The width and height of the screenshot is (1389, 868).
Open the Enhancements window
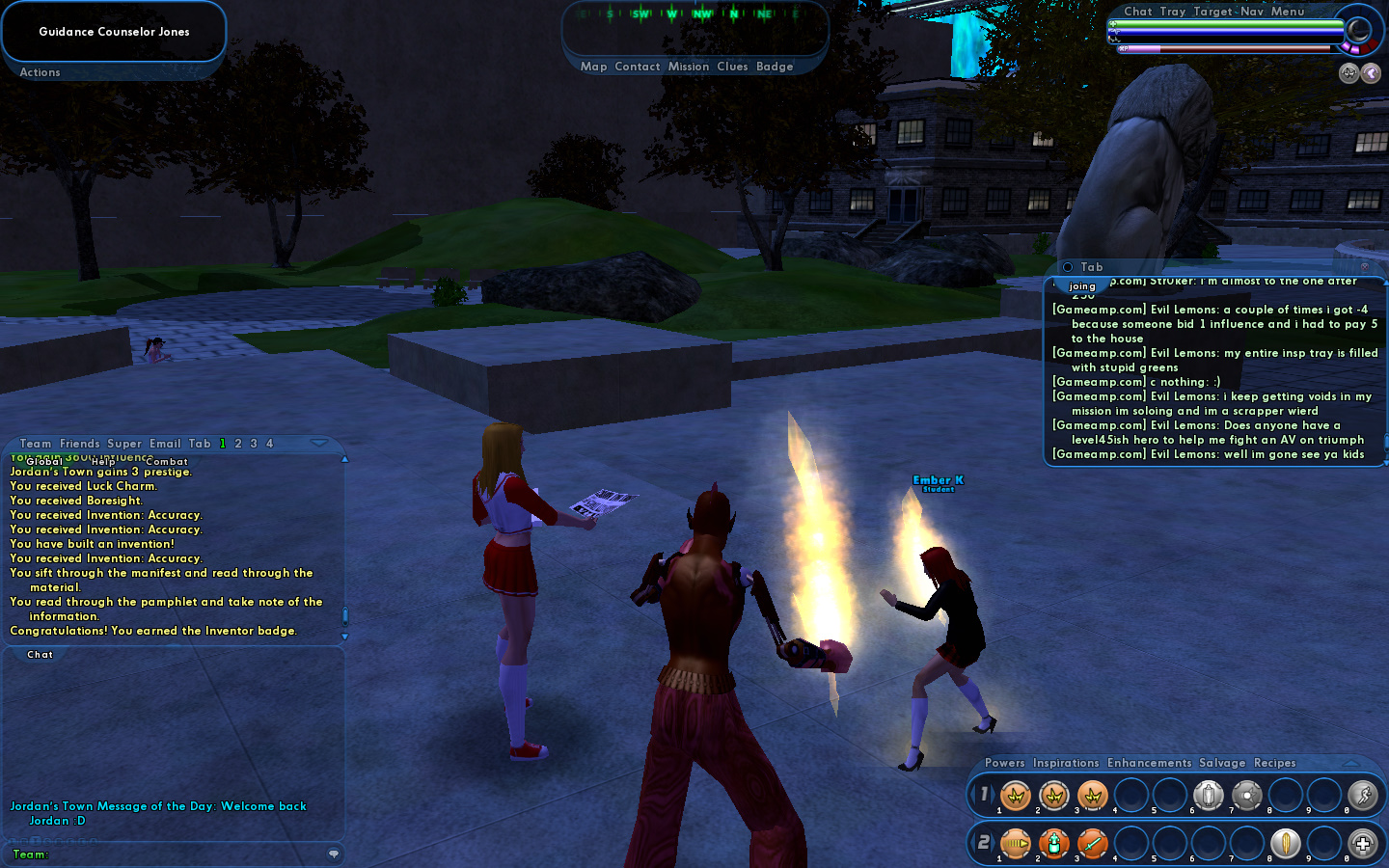point(1149,763)
